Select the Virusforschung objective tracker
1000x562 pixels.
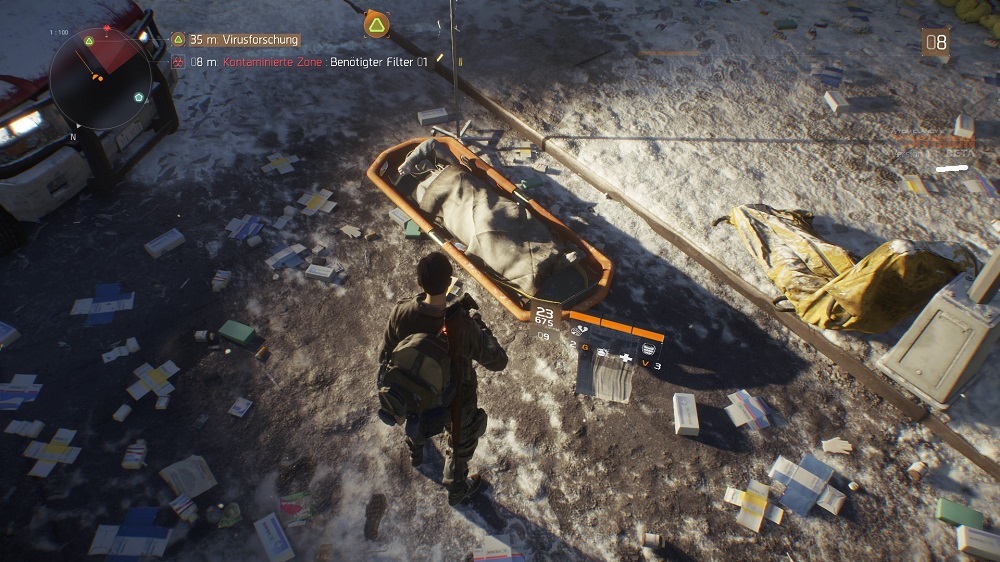[244, 40]
